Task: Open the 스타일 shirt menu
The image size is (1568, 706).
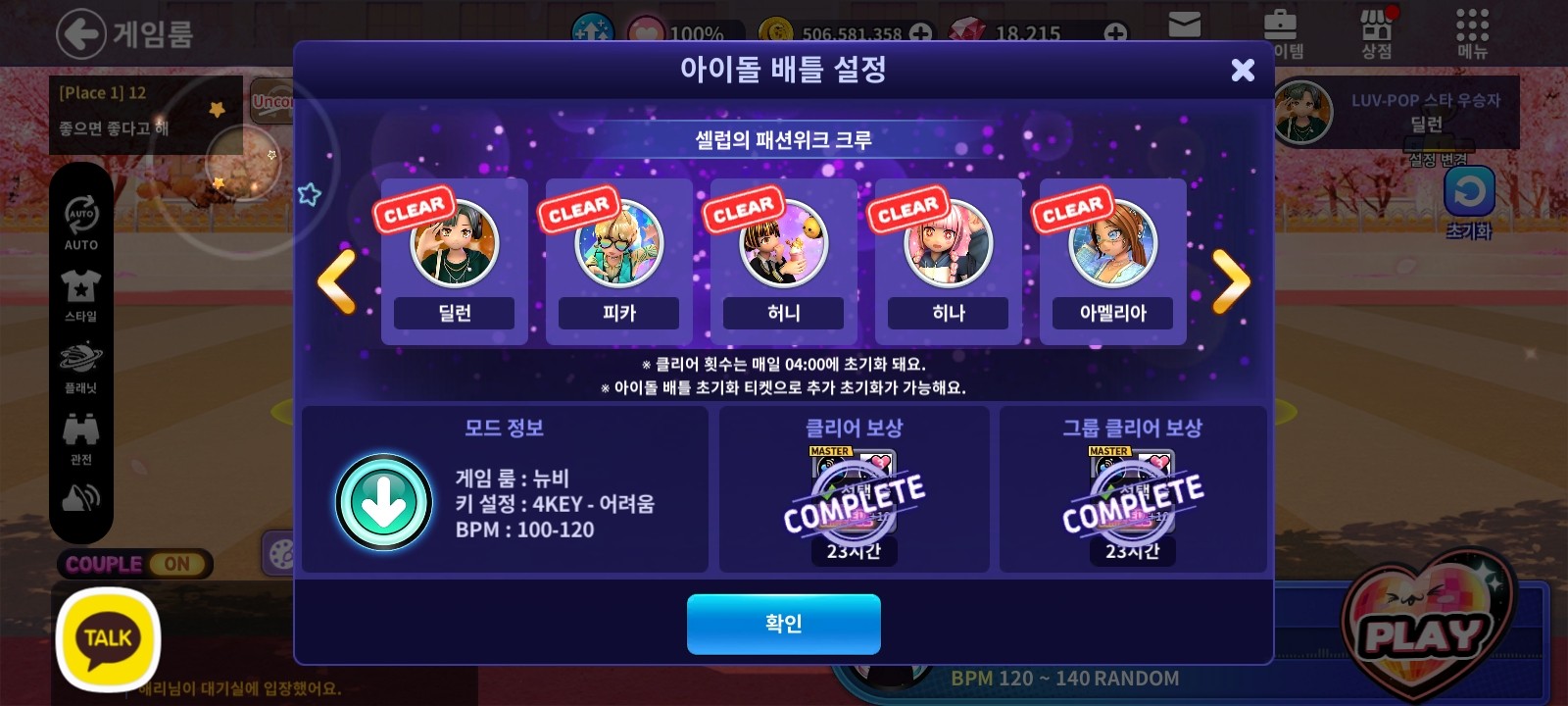Action: (x=81, y=292)
